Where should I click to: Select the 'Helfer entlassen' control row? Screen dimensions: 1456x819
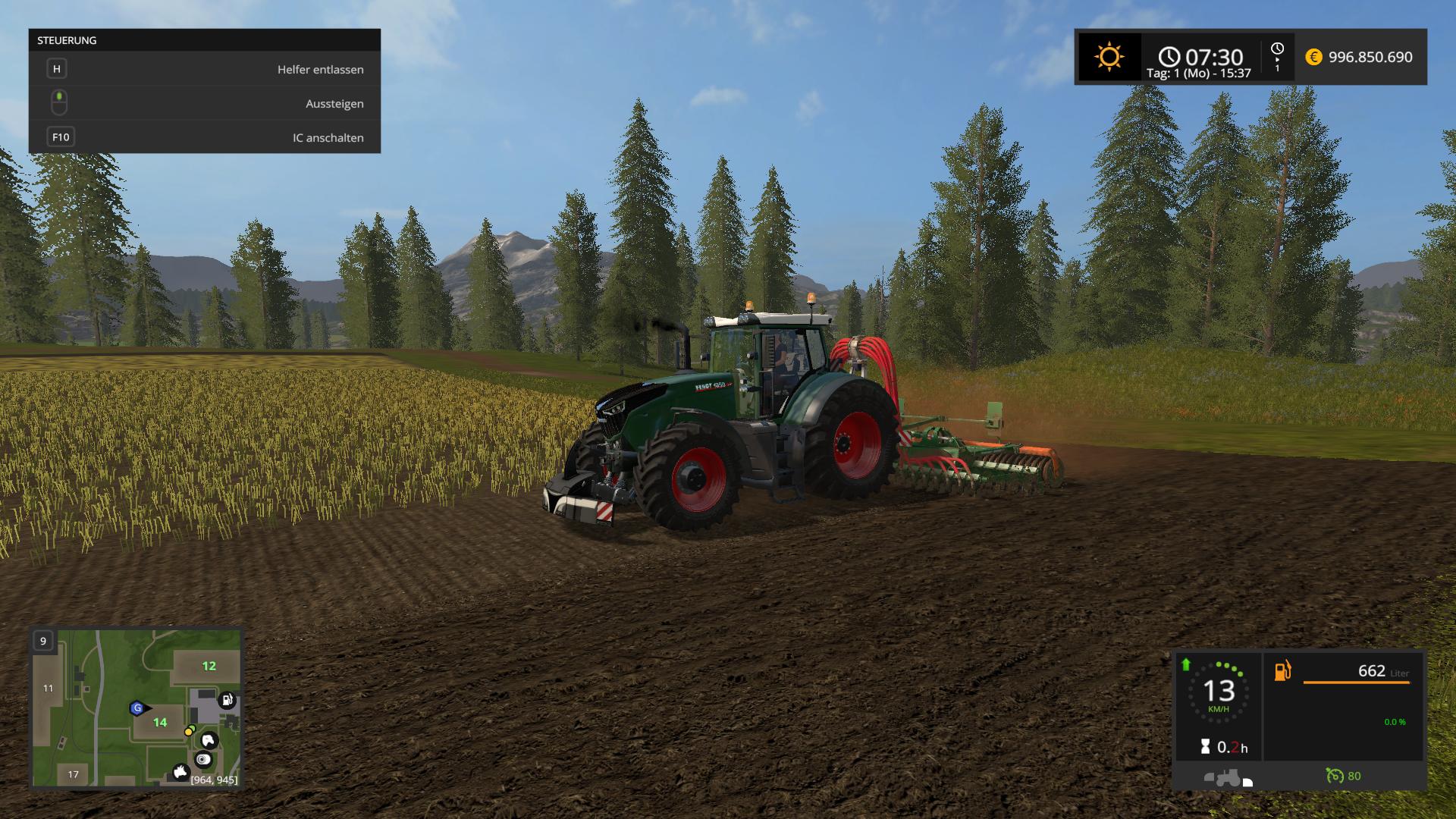pos(204,69)
